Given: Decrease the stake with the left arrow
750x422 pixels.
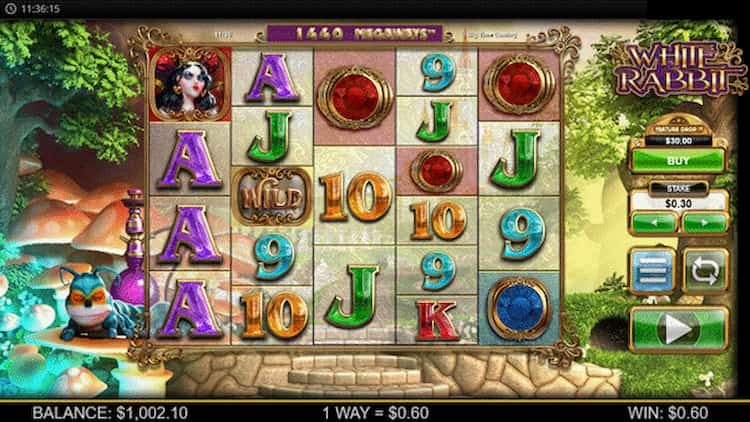Looking at the screenshot, I should (x=654, y=222).
